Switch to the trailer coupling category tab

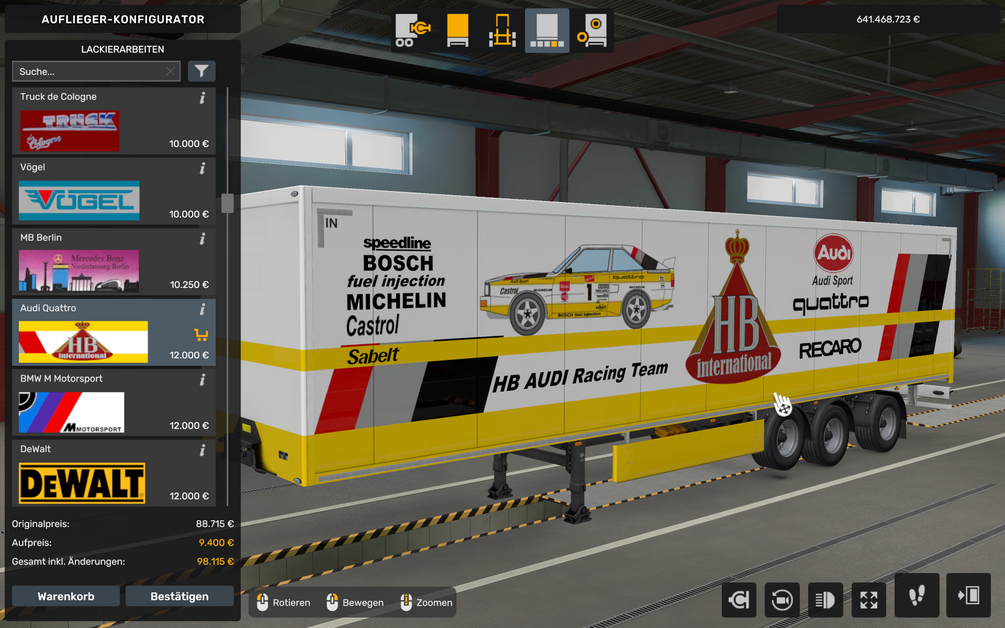(410, 31)
